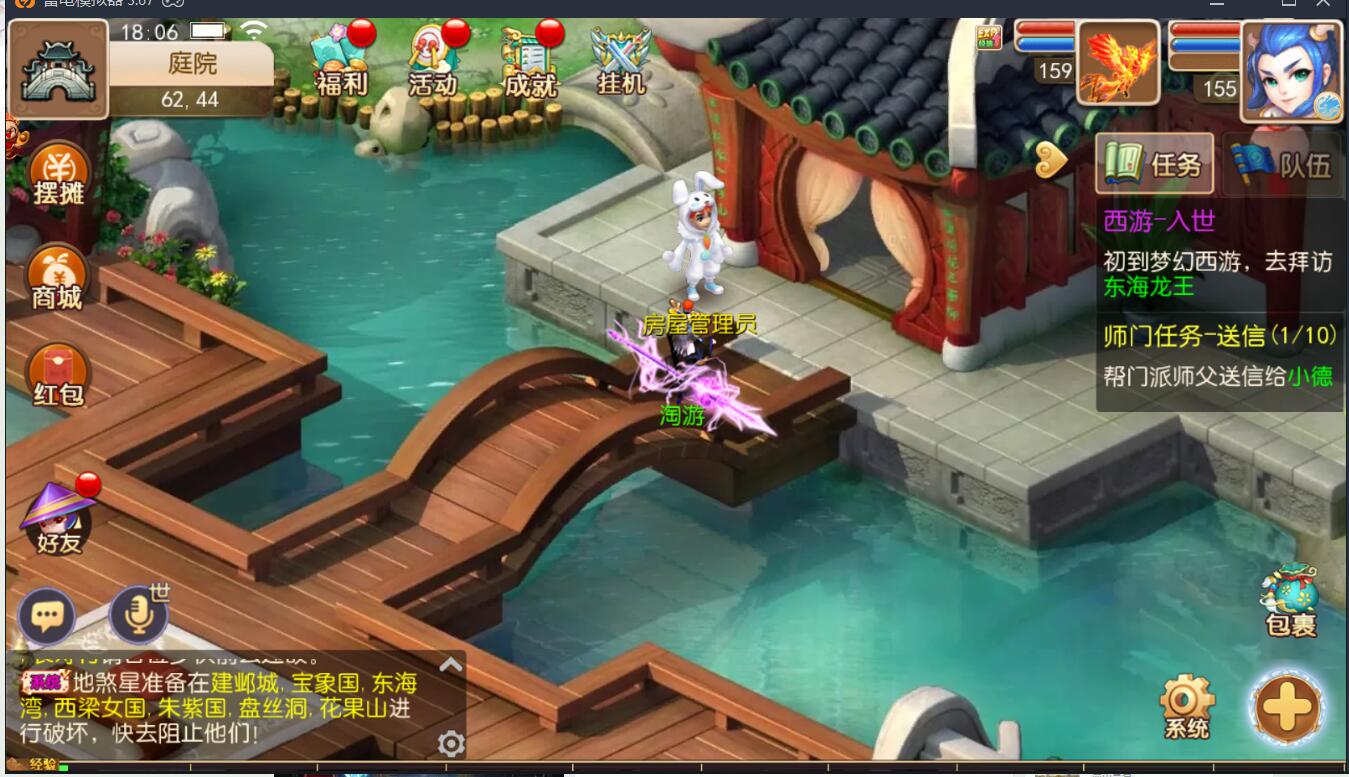Screen dimensions: 1349x777
Task: Open the 商城 shop
Action: click(x=57, y=278)
